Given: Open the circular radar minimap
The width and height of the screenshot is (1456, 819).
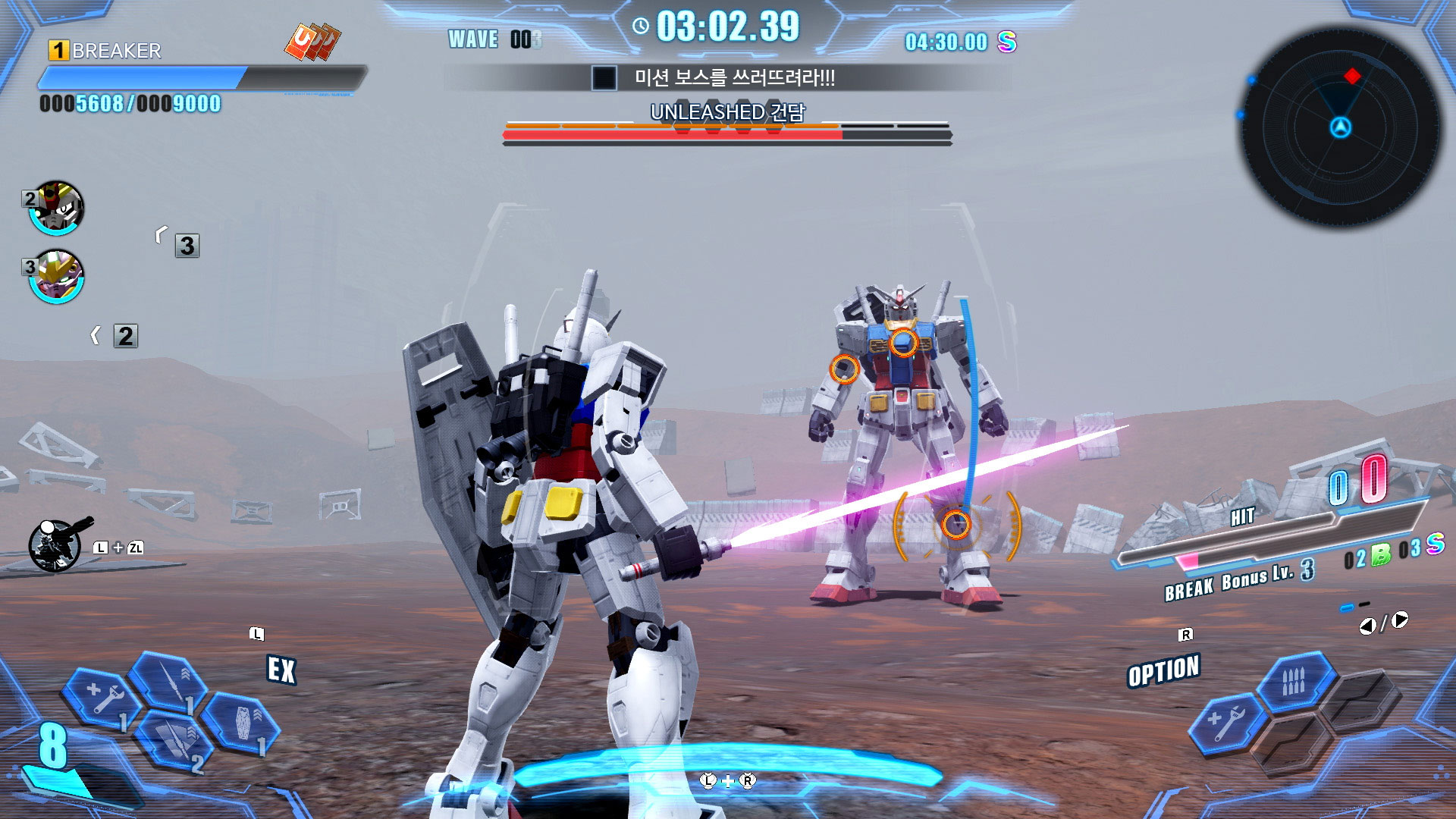Looking at the screenshot, I should coord(1340,127).
